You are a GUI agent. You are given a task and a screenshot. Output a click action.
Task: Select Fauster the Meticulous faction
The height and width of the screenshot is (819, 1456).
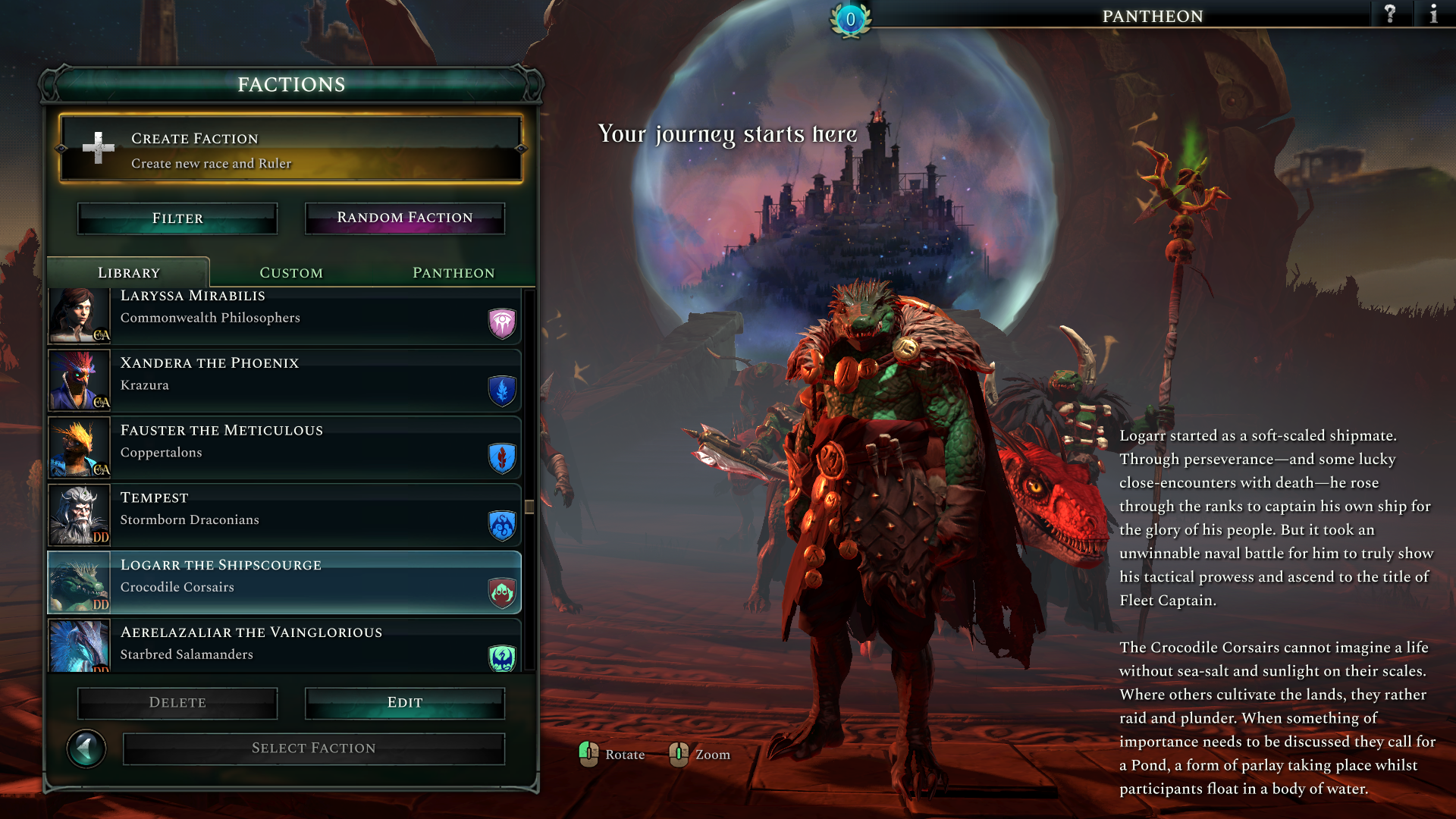point(284,448)
